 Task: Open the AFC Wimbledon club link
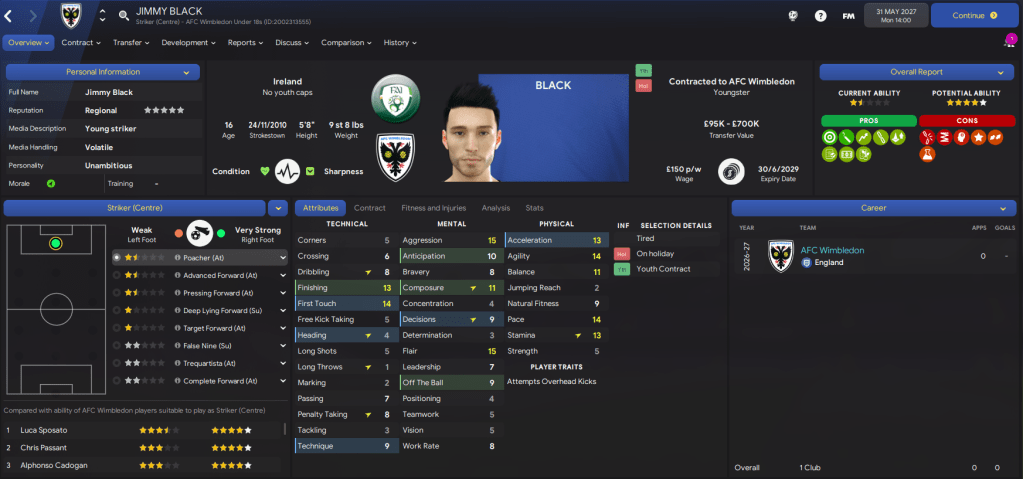(832, 250)
